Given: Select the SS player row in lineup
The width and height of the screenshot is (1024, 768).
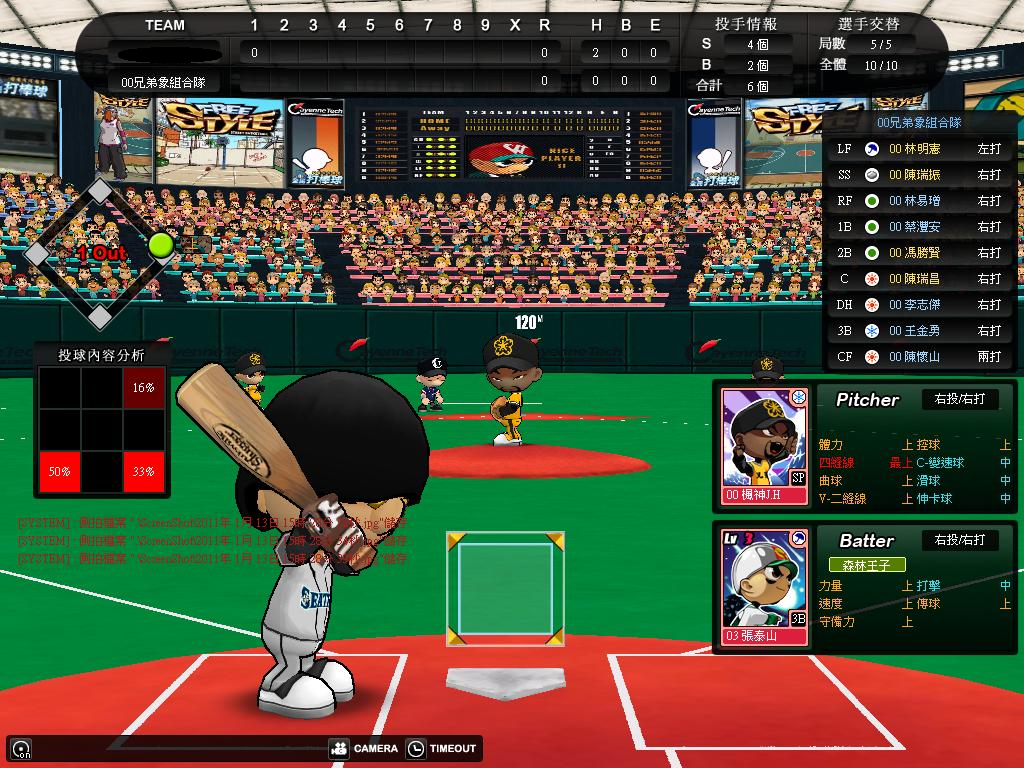Looking at the screenshot, I should (918, 175).
